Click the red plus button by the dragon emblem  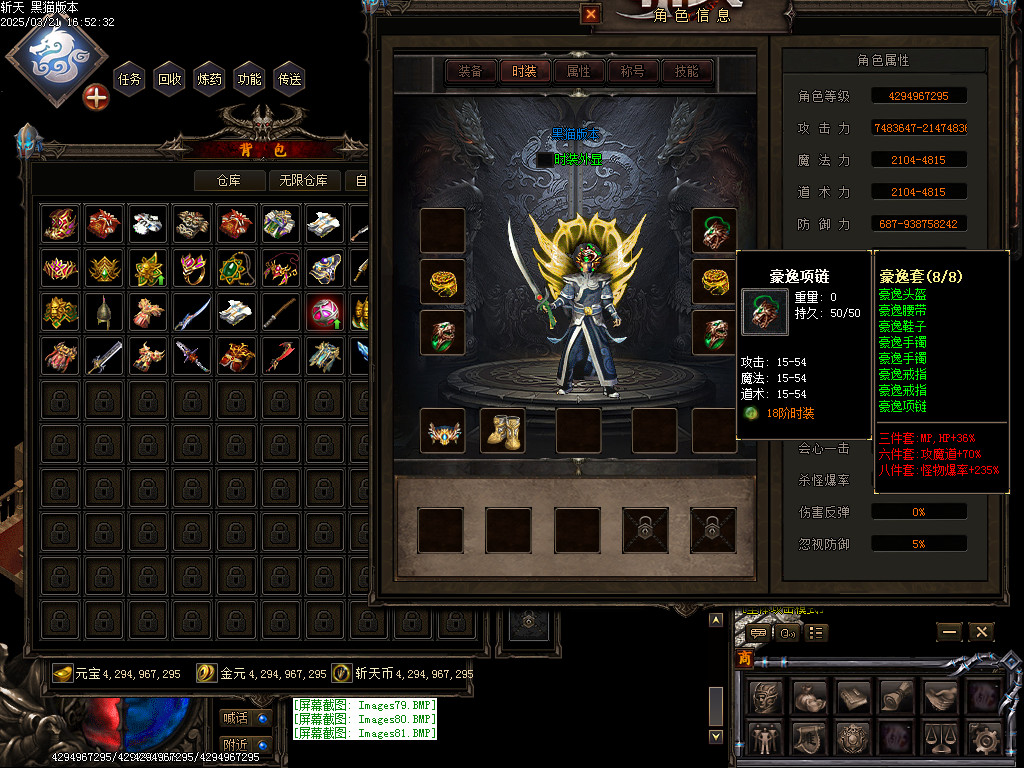click(x=96, y=98)
